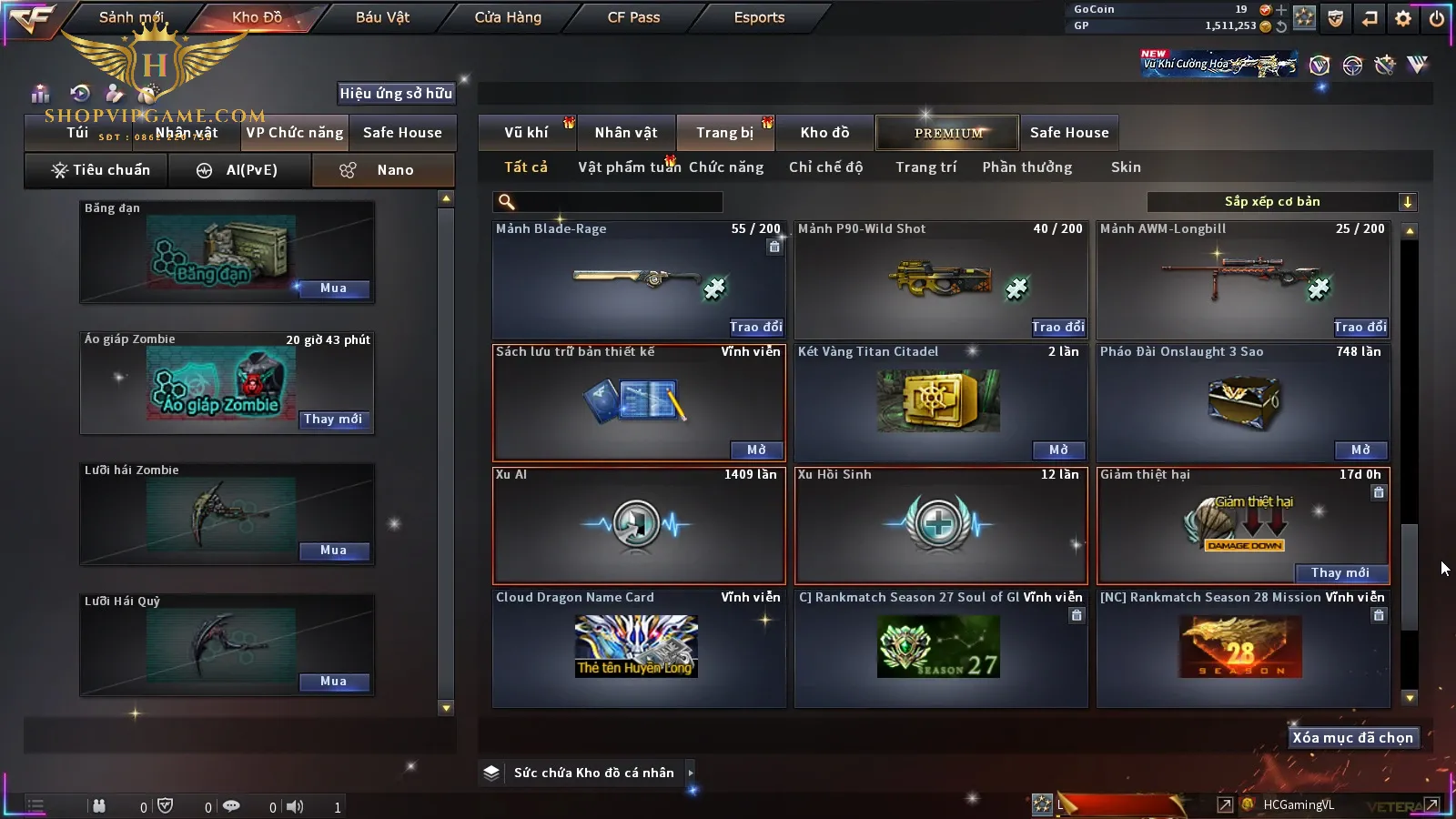
Task: Open the Sắp xếp cơ bản sort dropdown
Action: pos(1282,202)
